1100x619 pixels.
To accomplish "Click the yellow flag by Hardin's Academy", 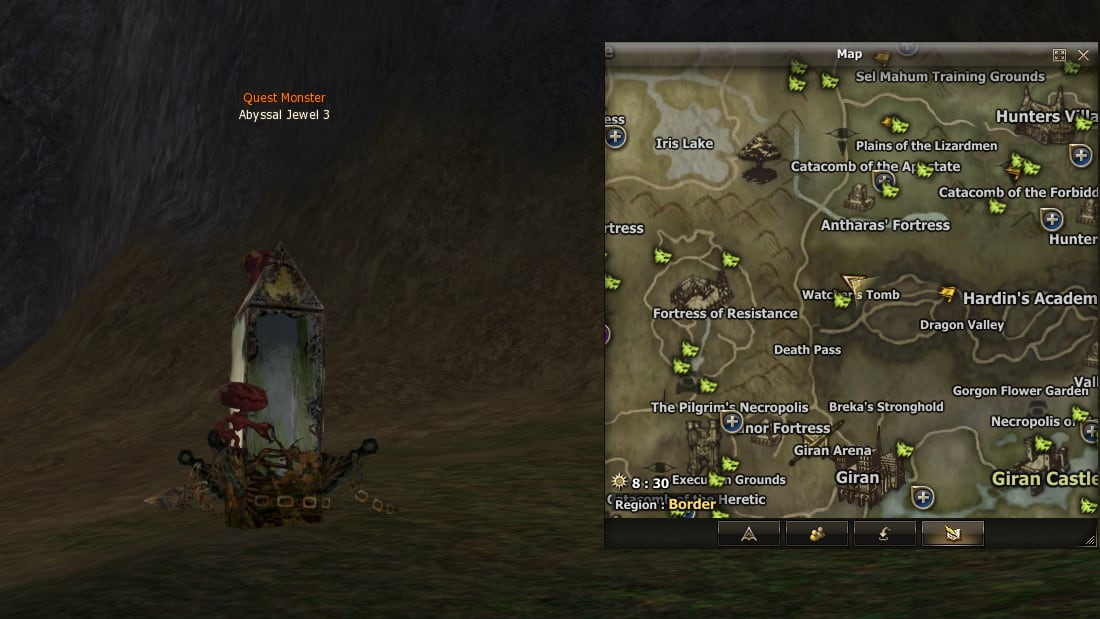I will pos(948,294).
